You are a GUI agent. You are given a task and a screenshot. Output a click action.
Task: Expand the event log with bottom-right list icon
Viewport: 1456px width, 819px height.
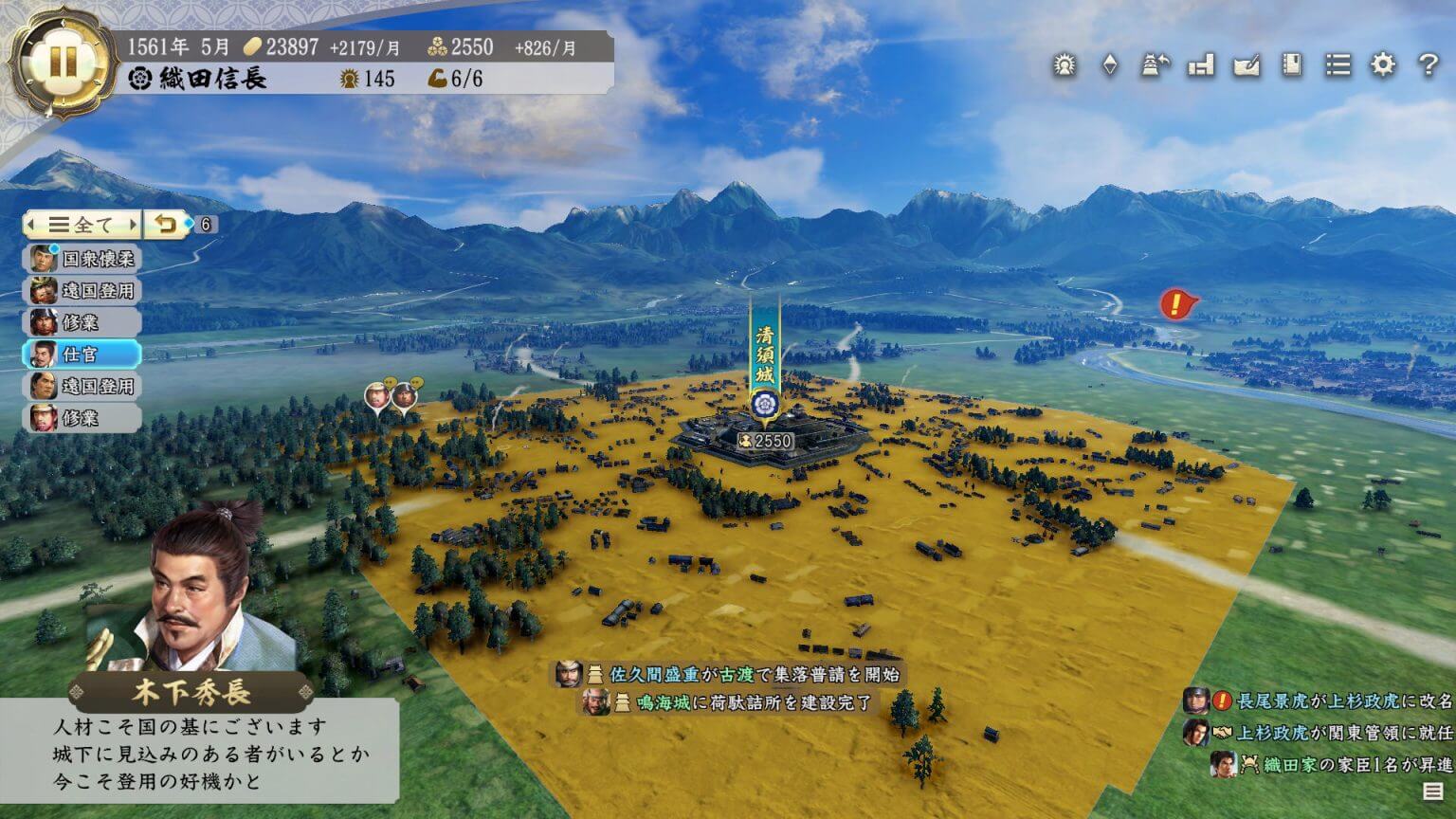[1432, 791]
